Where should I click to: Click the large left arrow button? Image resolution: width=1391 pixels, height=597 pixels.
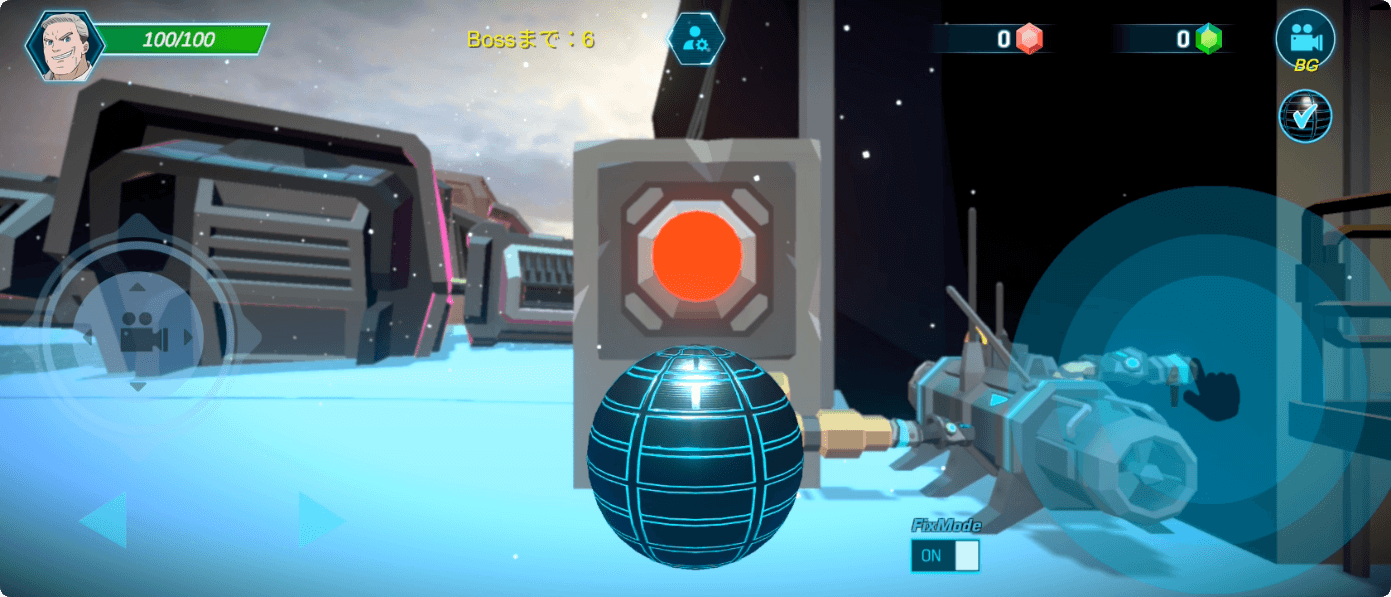103,520
